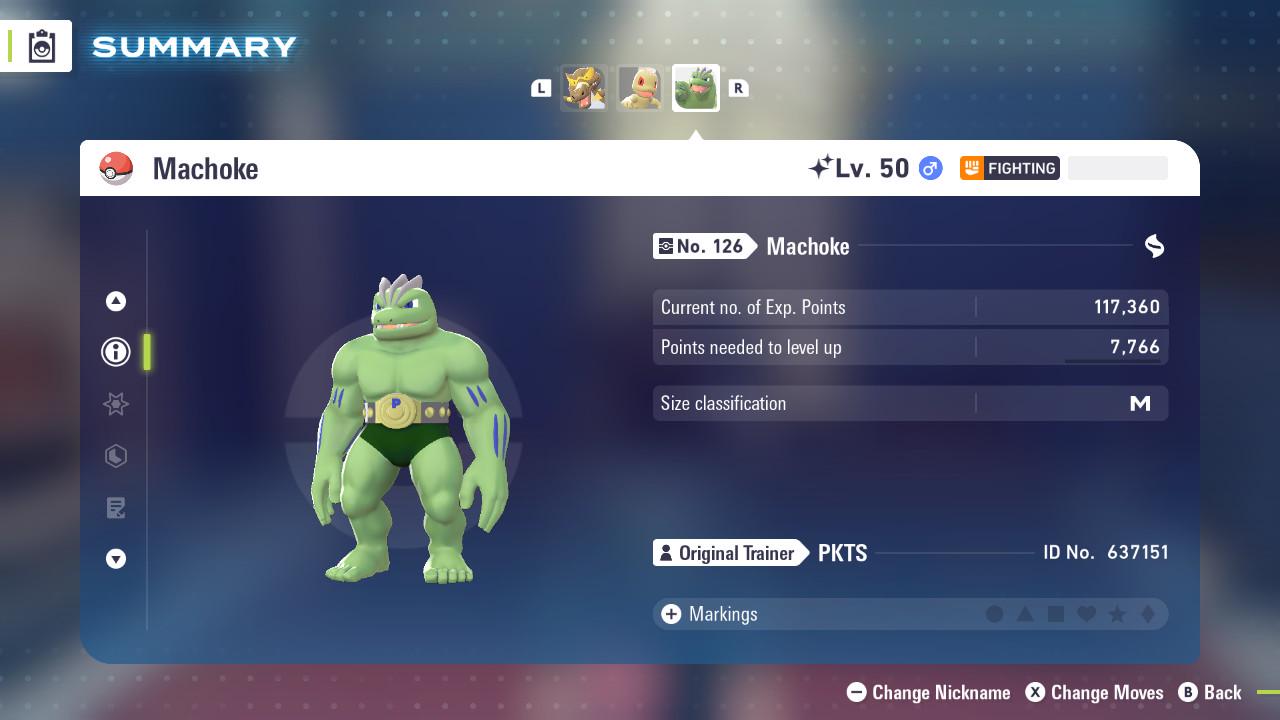Click the down arrow below sidebar icons

click(115, 560)
